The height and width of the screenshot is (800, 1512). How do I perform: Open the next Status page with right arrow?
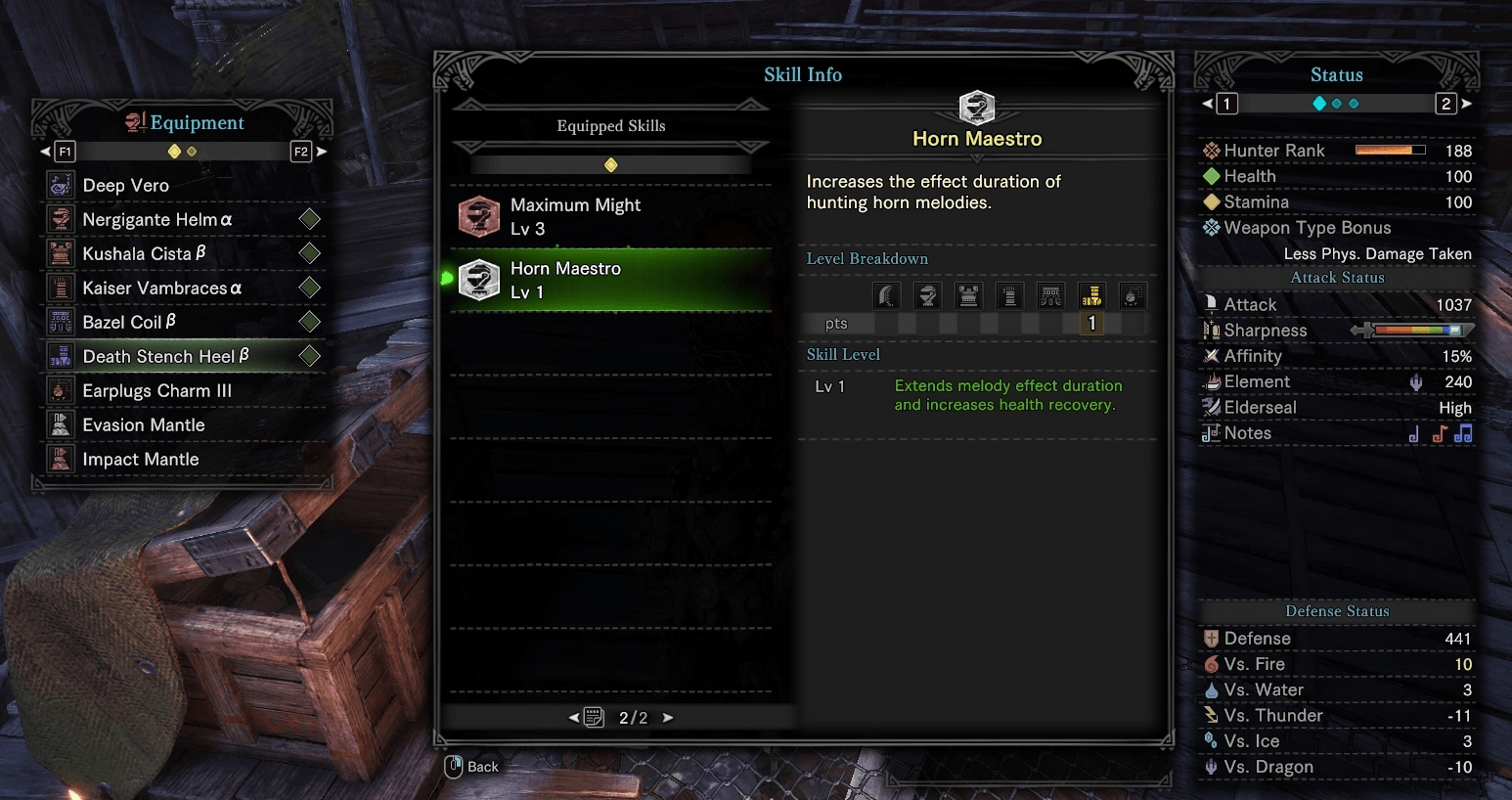tap(1464, 103)
